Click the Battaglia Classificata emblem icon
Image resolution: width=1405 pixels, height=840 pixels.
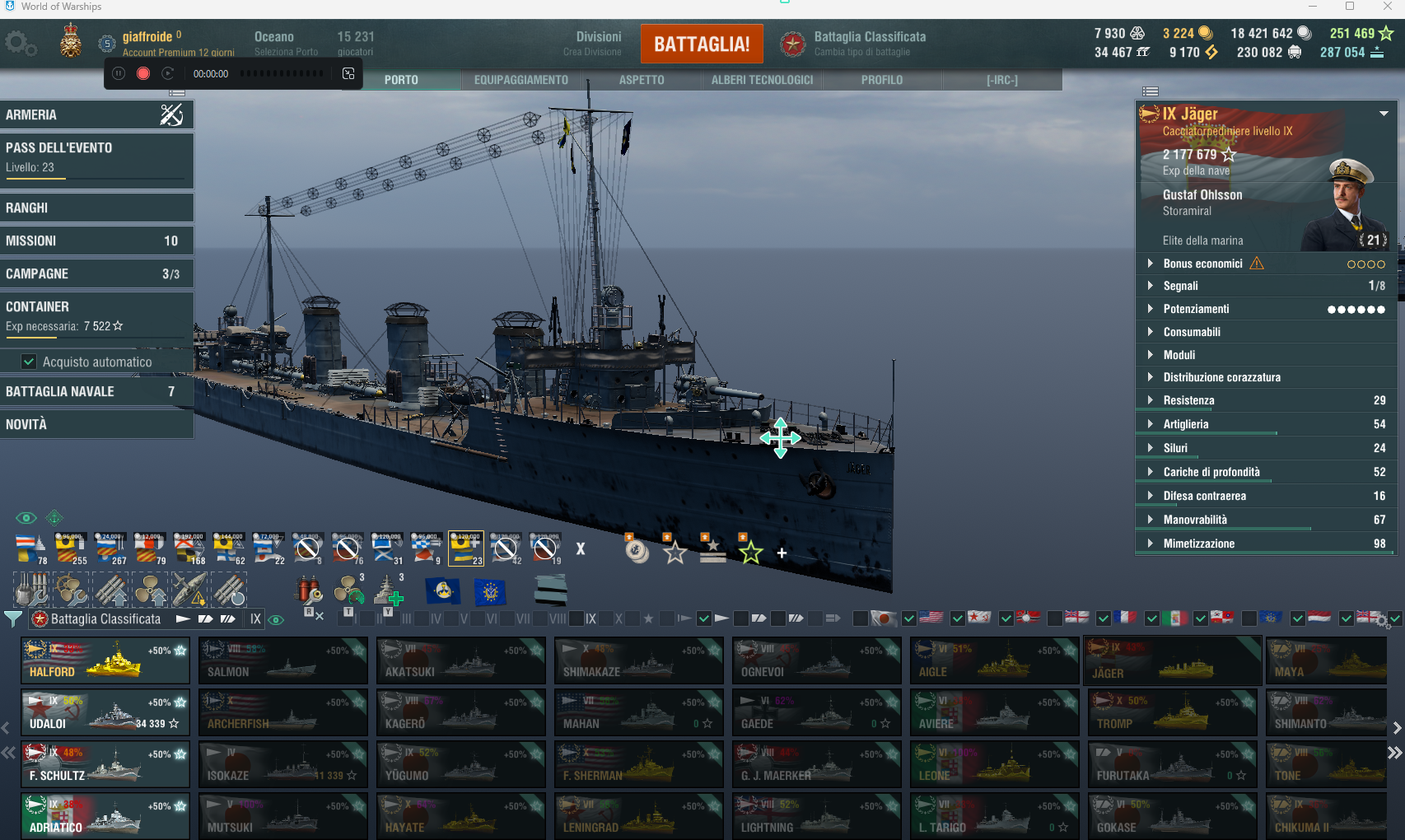tap(792, 44)
